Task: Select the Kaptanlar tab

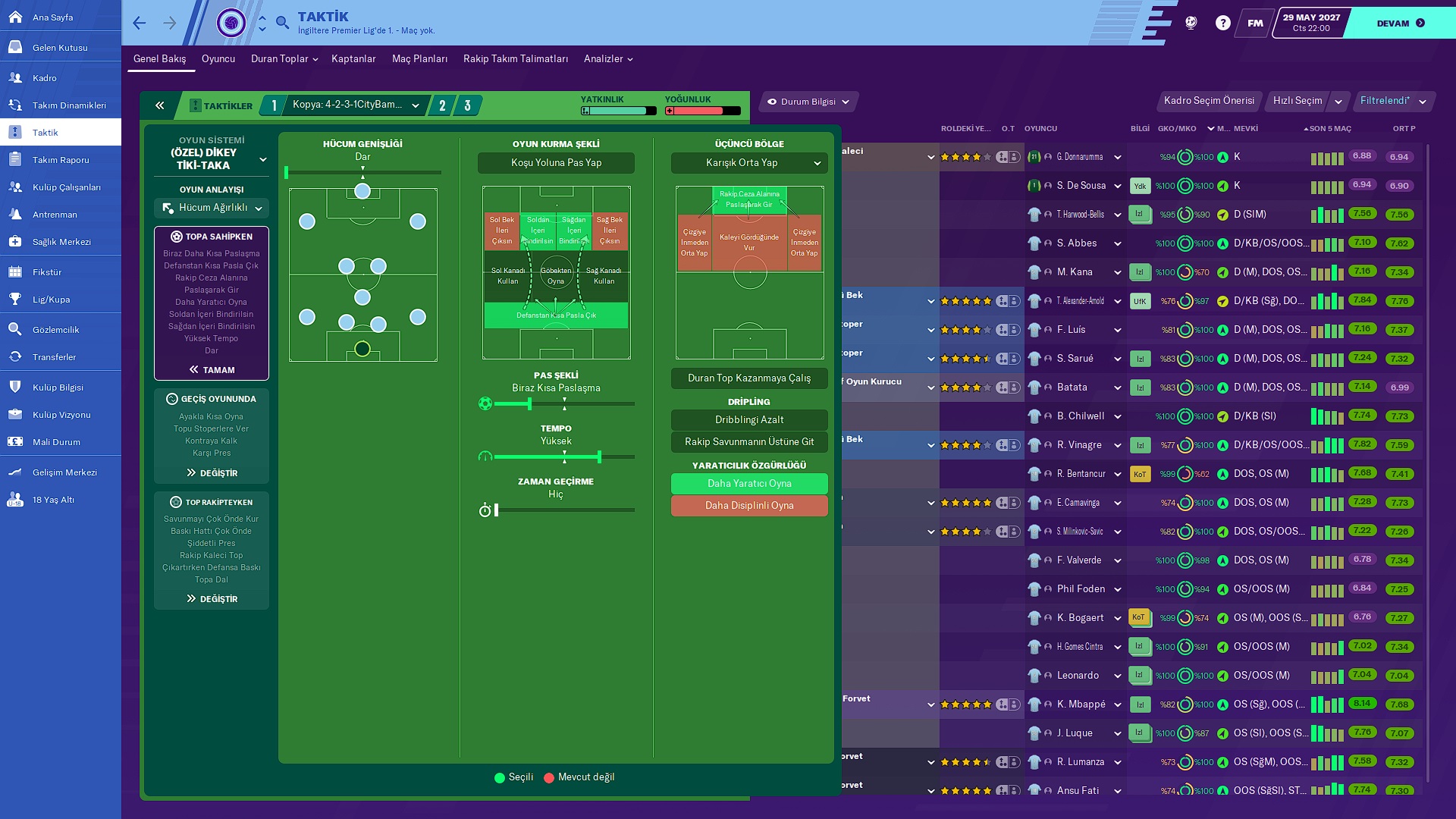Action: [x=353, y=59]
